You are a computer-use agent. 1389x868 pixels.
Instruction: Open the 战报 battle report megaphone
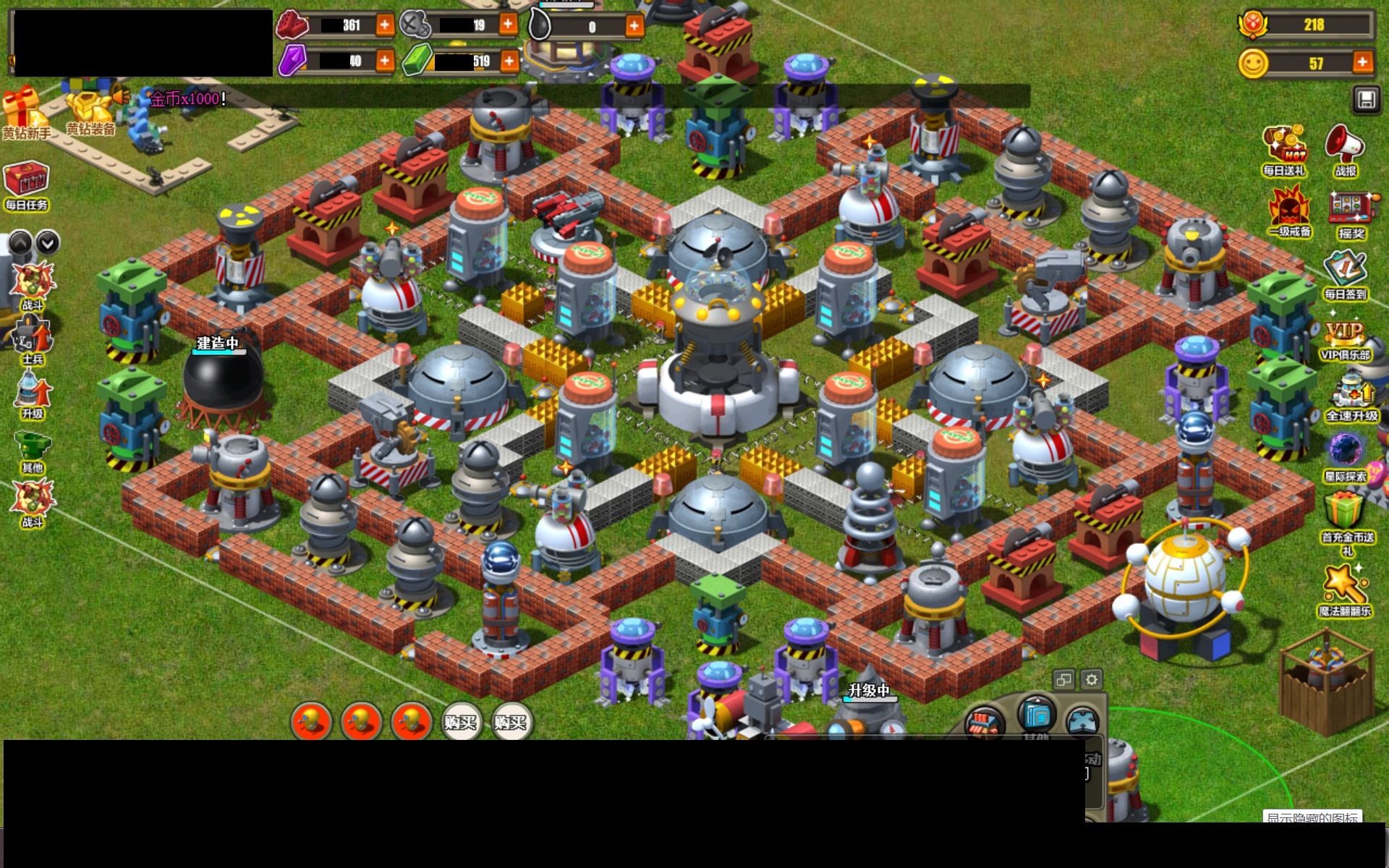tap(1344, 150)
